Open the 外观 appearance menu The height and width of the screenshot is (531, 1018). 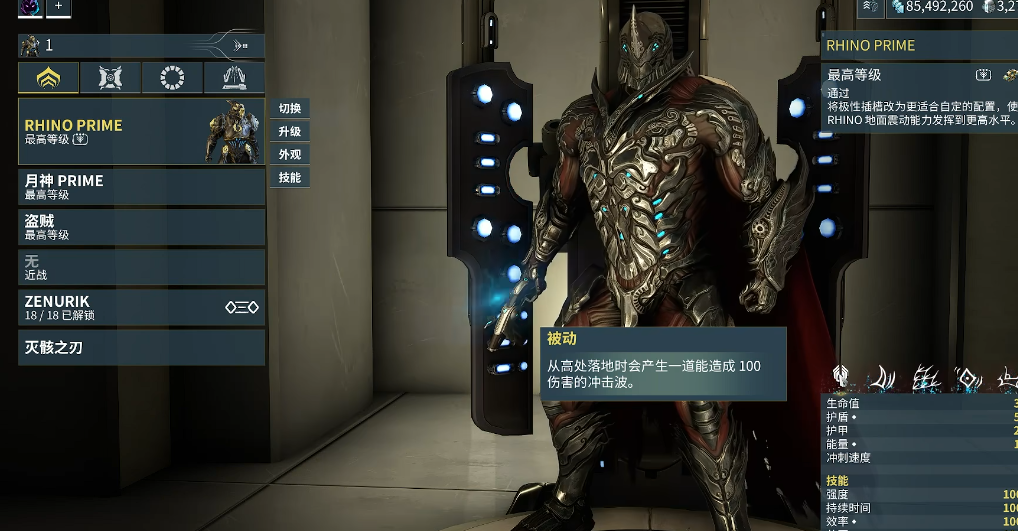point(290,154)
